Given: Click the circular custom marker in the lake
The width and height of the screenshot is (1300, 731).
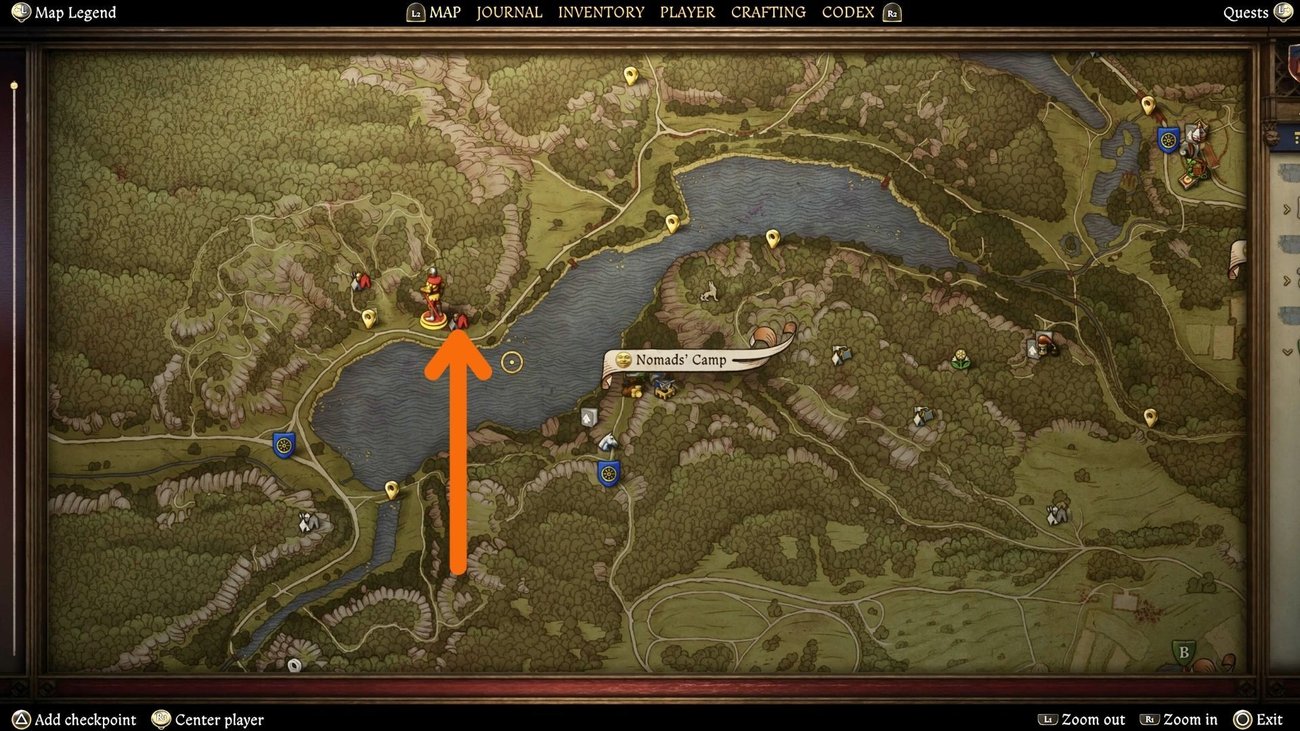Looking at the screenshot, I should tap(512, 362).
